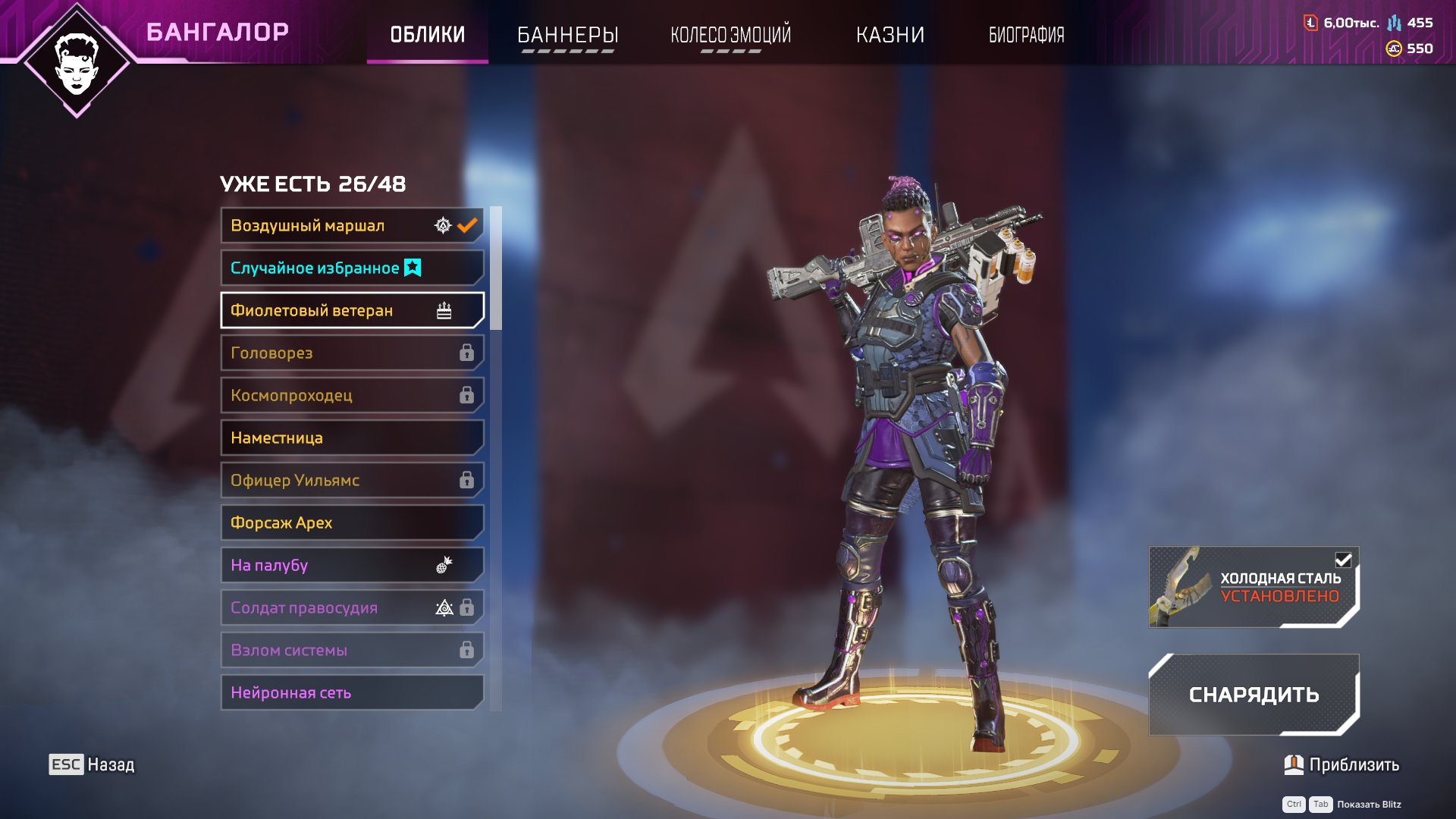Preview the locked Офицер Уильямс skin

352,480
